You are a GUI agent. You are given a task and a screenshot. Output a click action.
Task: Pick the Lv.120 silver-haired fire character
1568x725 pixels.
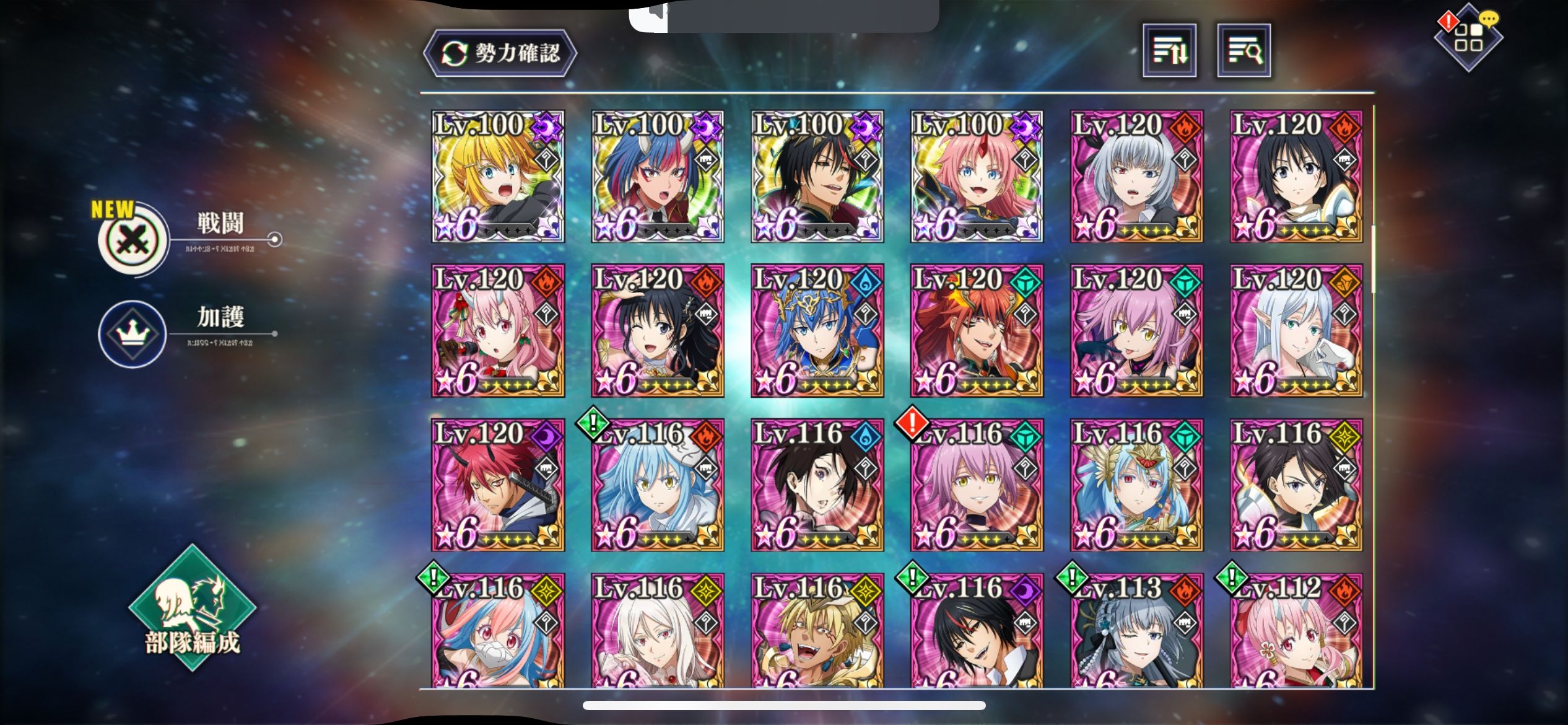pos(1136,177)
